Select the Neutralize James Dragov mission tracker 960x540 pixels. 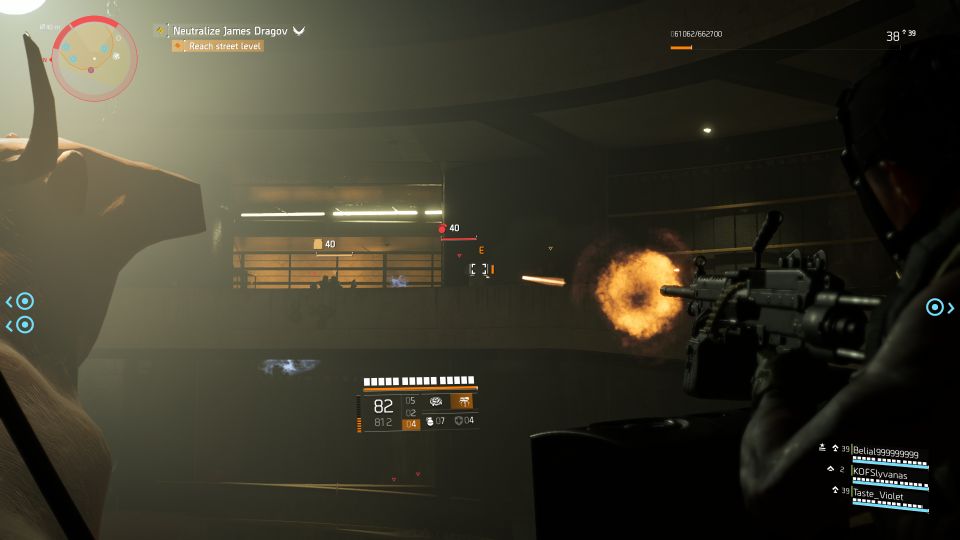(231, 31)
